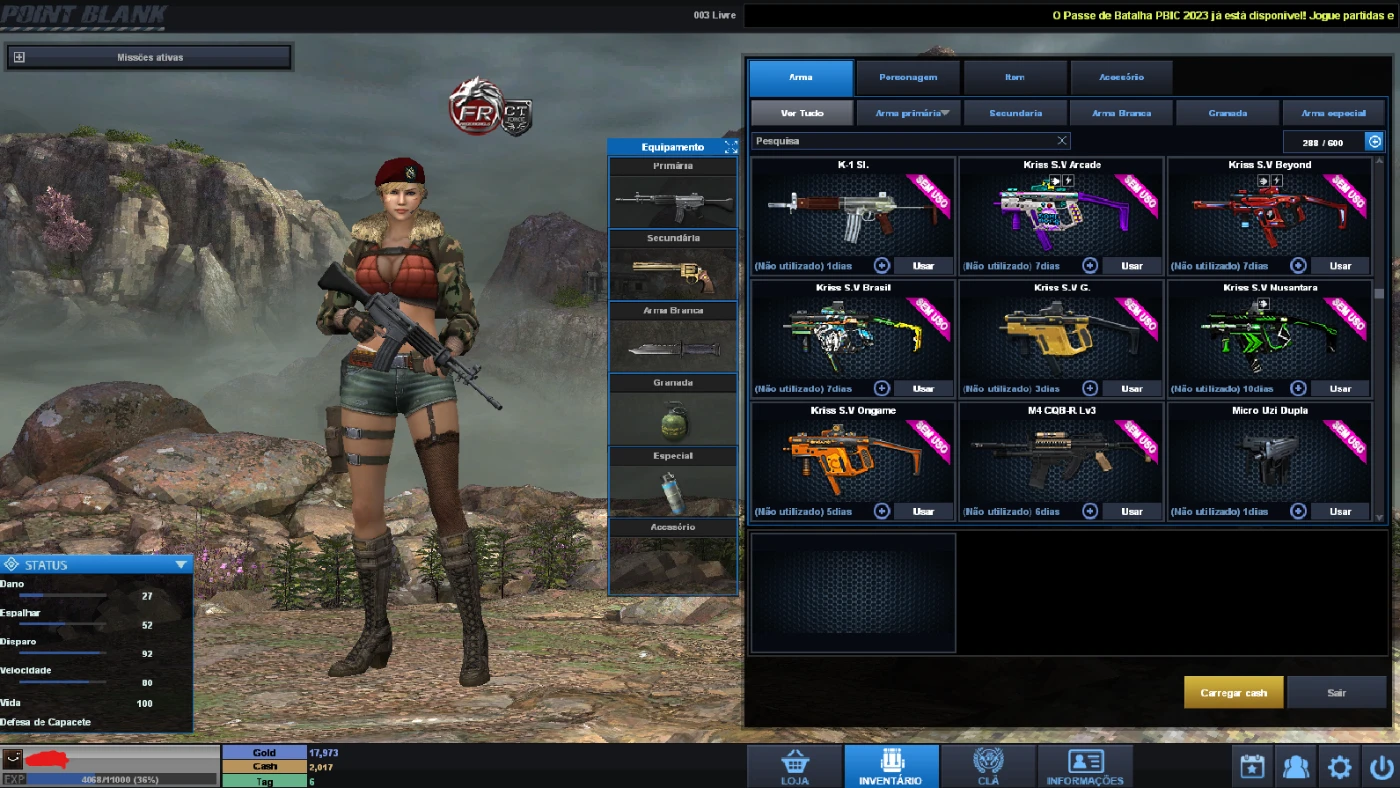Screen dimensions: 1400x788
Task: Open the Loja shop icon
Action: [793, 765]
